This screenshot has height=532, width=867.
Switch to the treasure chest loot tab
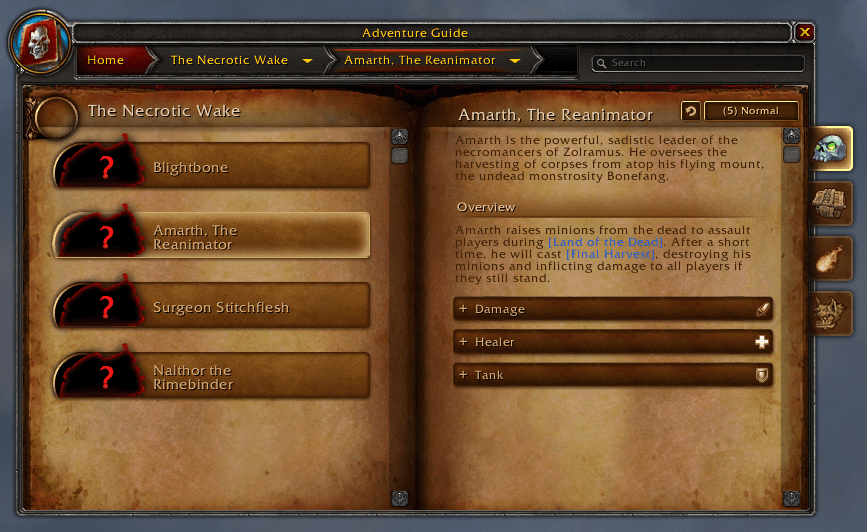pos(830,205)
